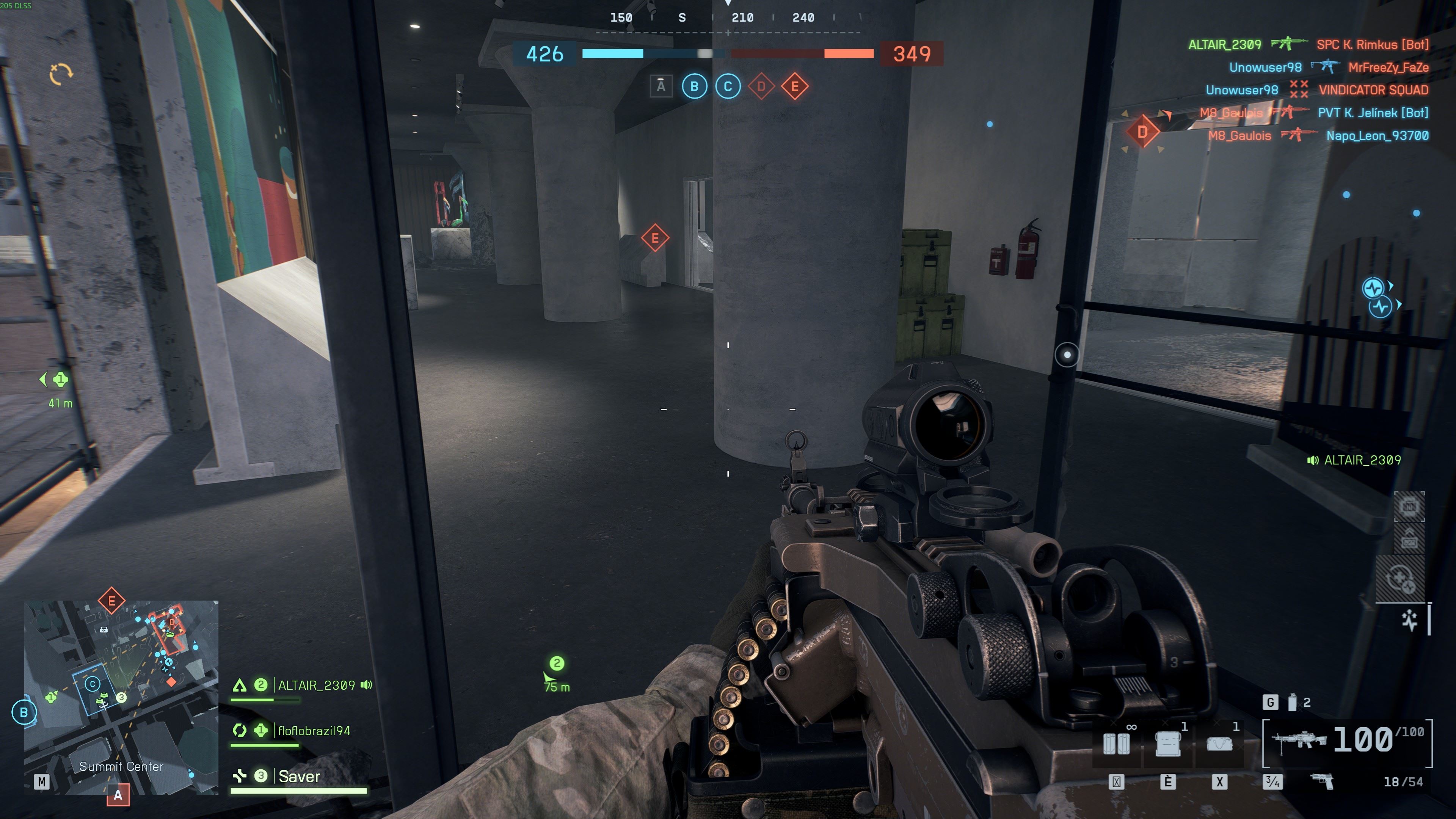Click objective C in the top capture bar
The width and height of the screenshot is (1456, 819).
(x=728, y=86)
